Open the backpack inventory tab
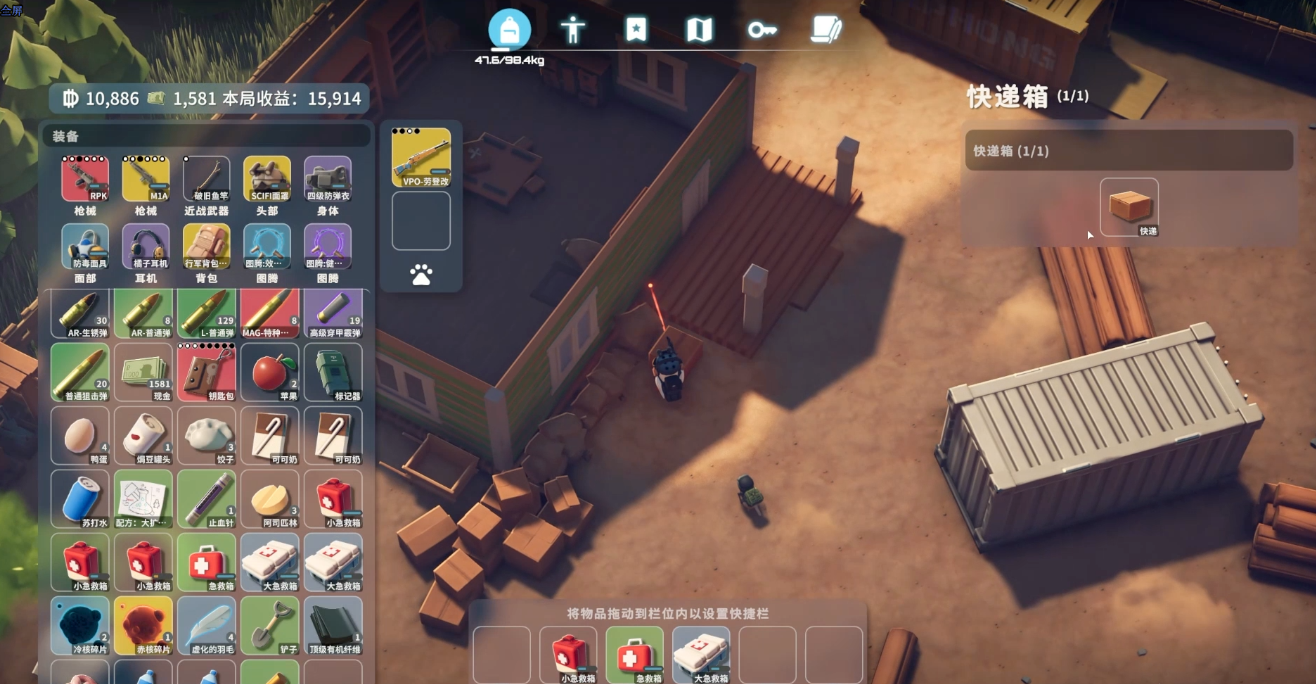This screenshot has width=1316, height=684. 509,30
